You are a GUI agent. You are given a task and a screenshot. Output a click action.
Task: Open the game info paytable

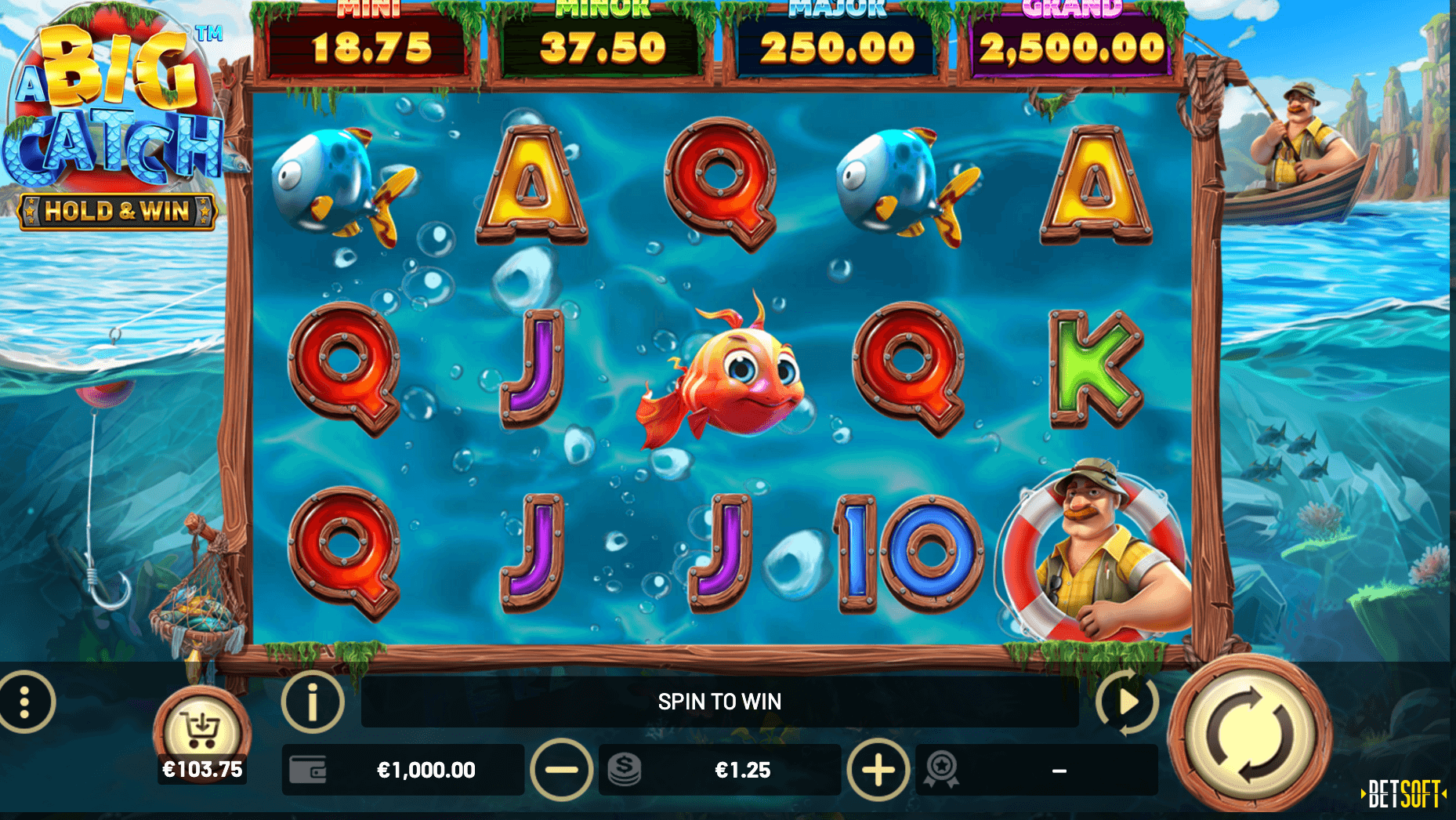[x=313, y=702]
